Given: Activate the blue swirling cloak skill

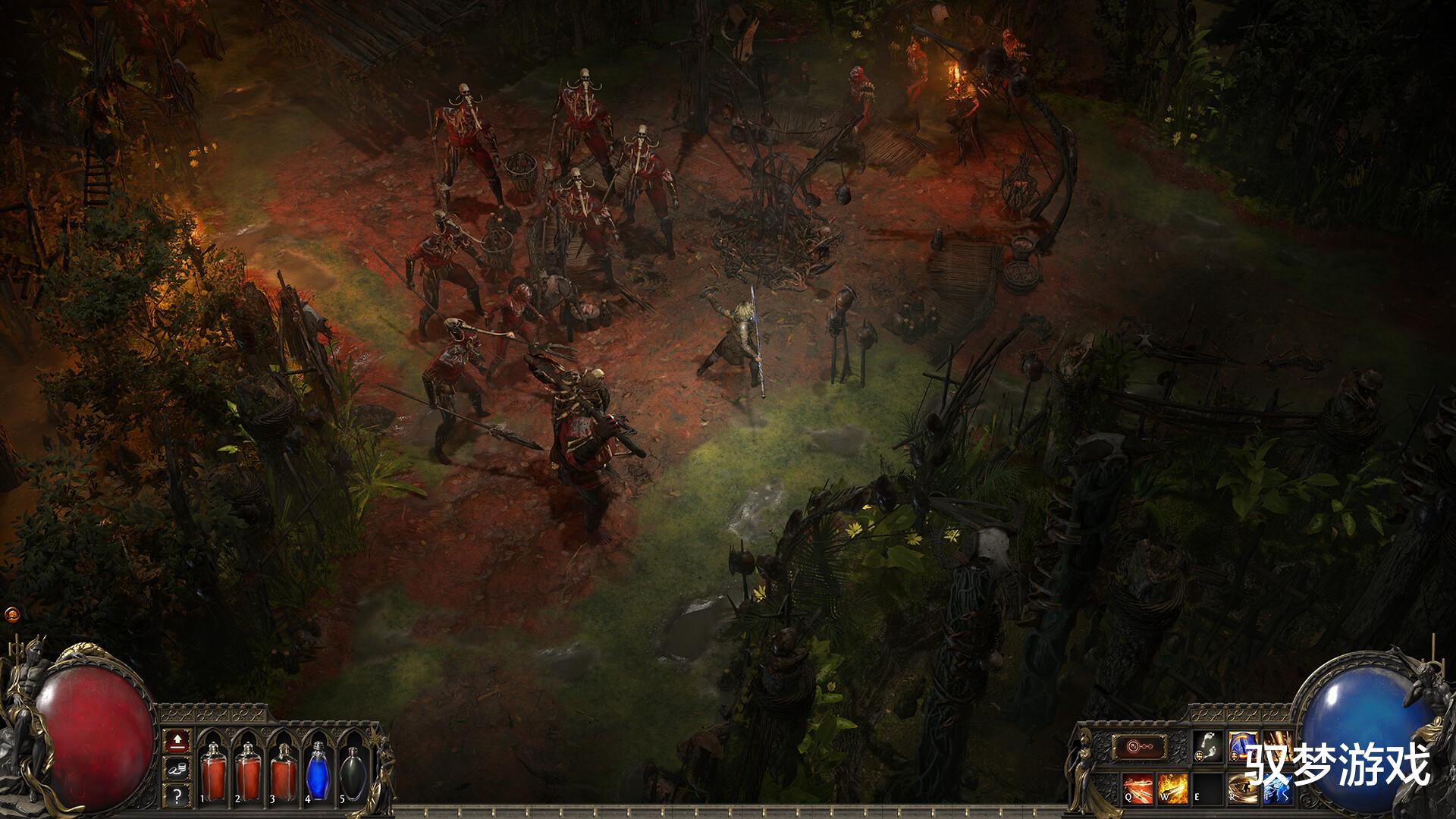Looking at the screenshot, I should [x=1243, y=747].
